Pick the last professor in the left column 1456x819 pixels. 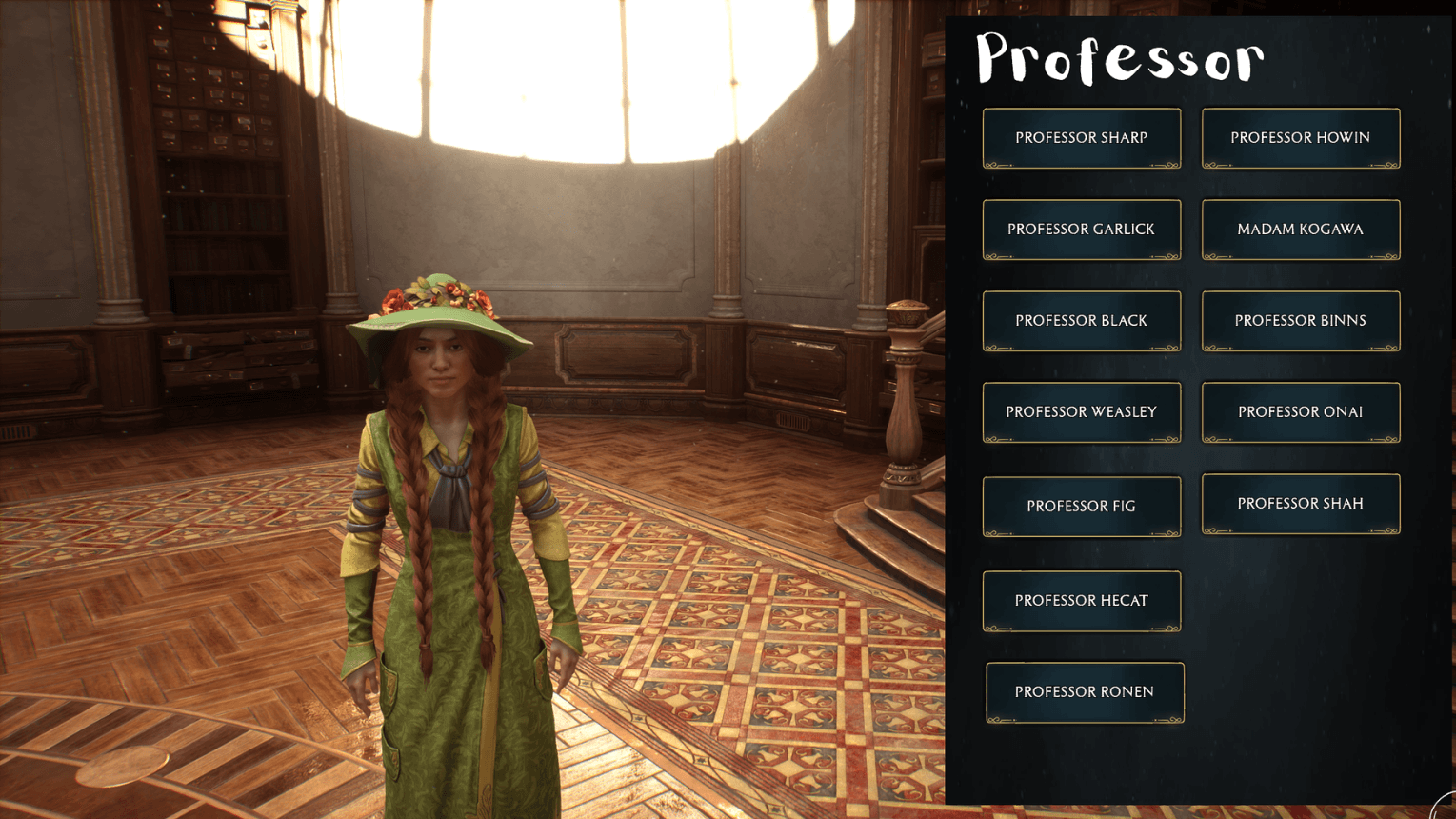(x=1084, y=691)
